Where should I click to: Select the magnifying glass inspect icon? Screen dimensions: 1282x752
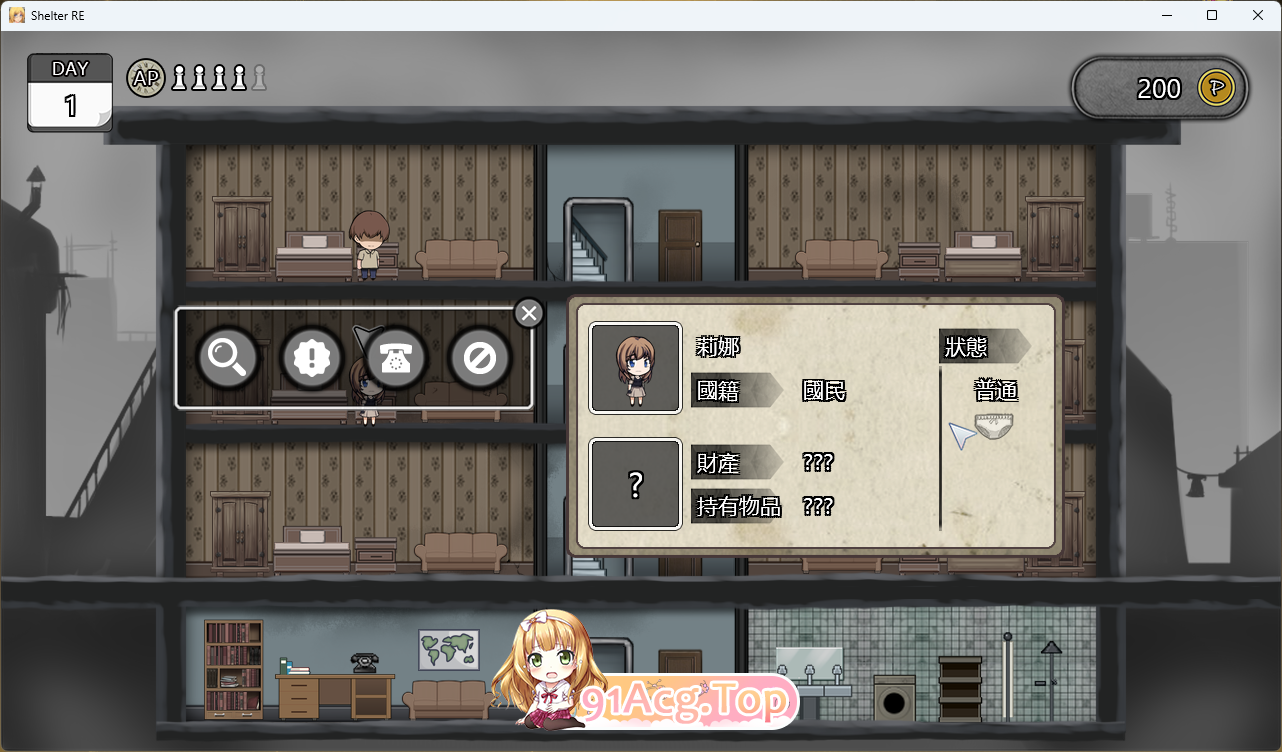click(226, 358)
